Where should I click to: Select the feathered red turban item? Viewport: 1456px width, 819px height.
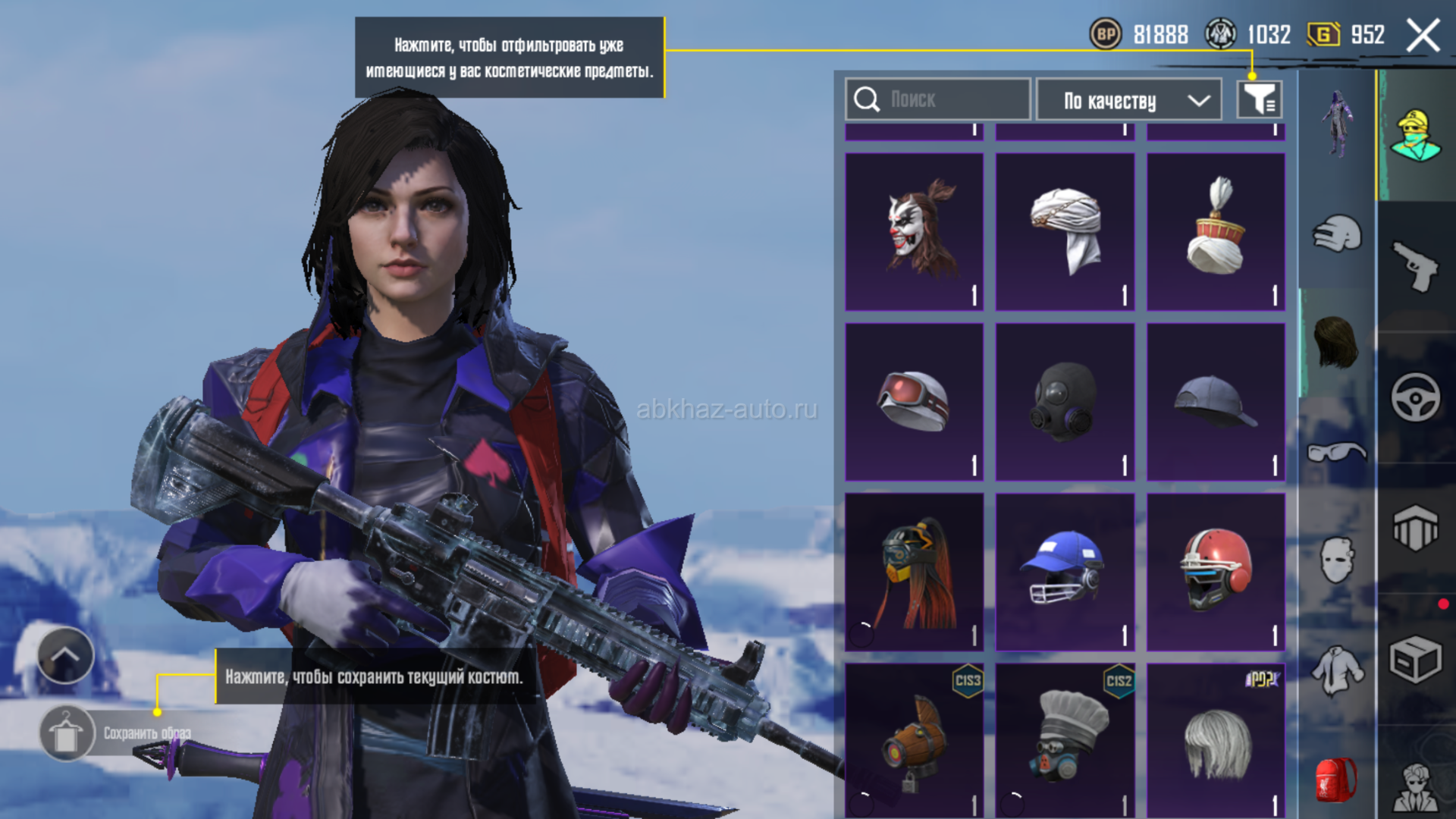[1216, 231]
